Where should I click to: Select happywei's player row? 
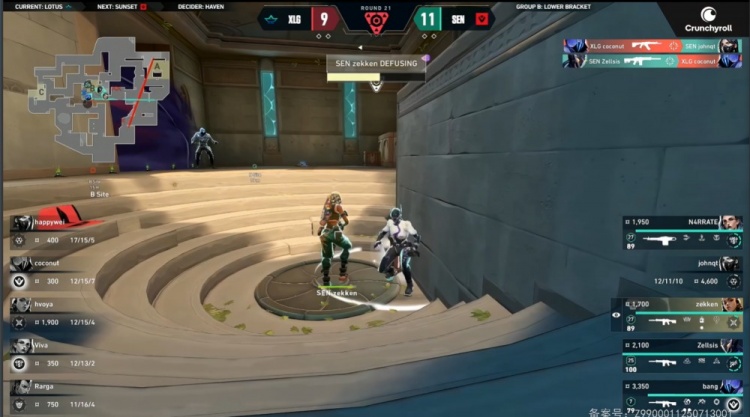[55, 231]
